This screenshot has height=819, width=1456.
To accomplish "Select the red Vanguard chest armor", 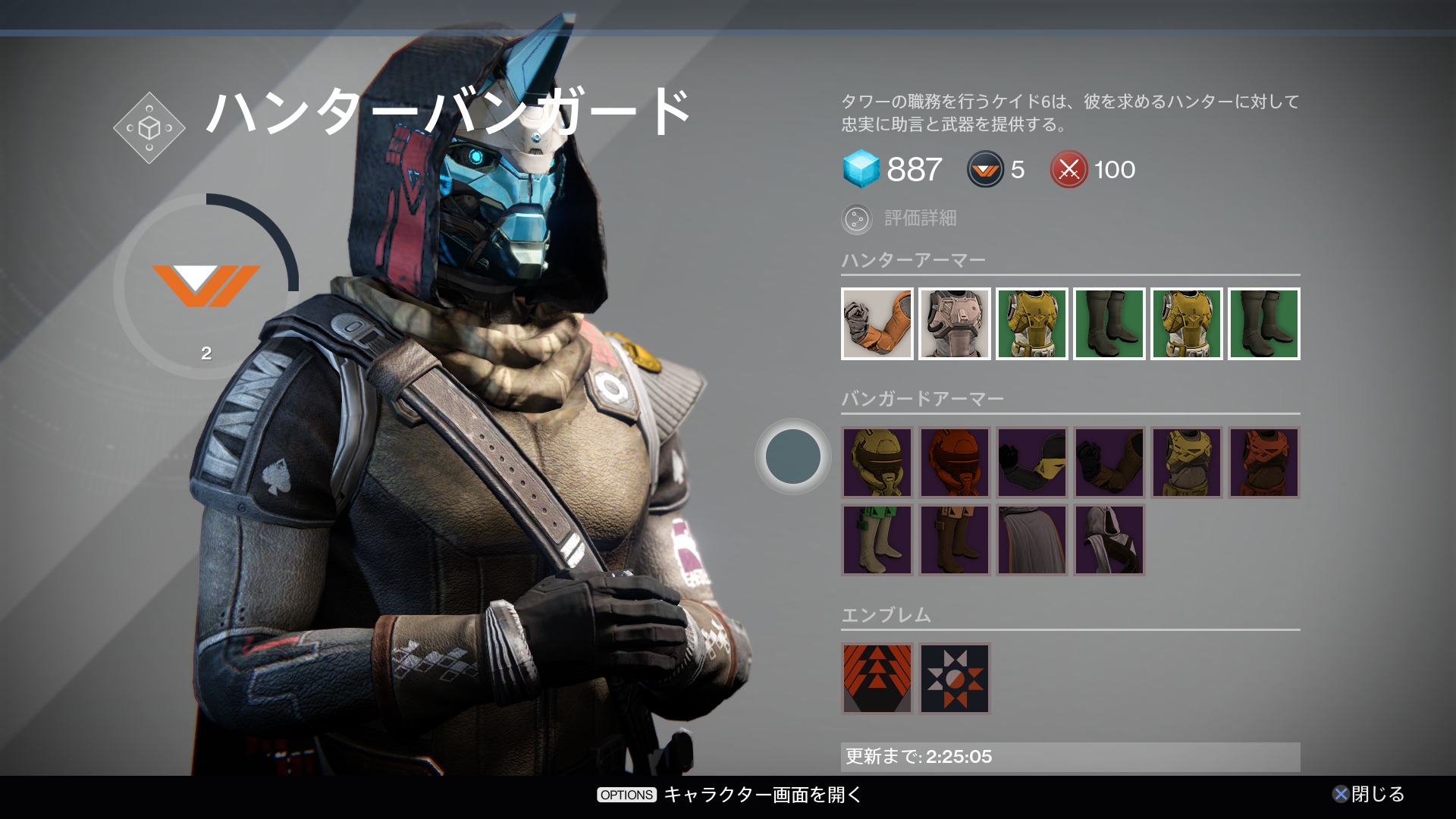I will [1264, 463].
